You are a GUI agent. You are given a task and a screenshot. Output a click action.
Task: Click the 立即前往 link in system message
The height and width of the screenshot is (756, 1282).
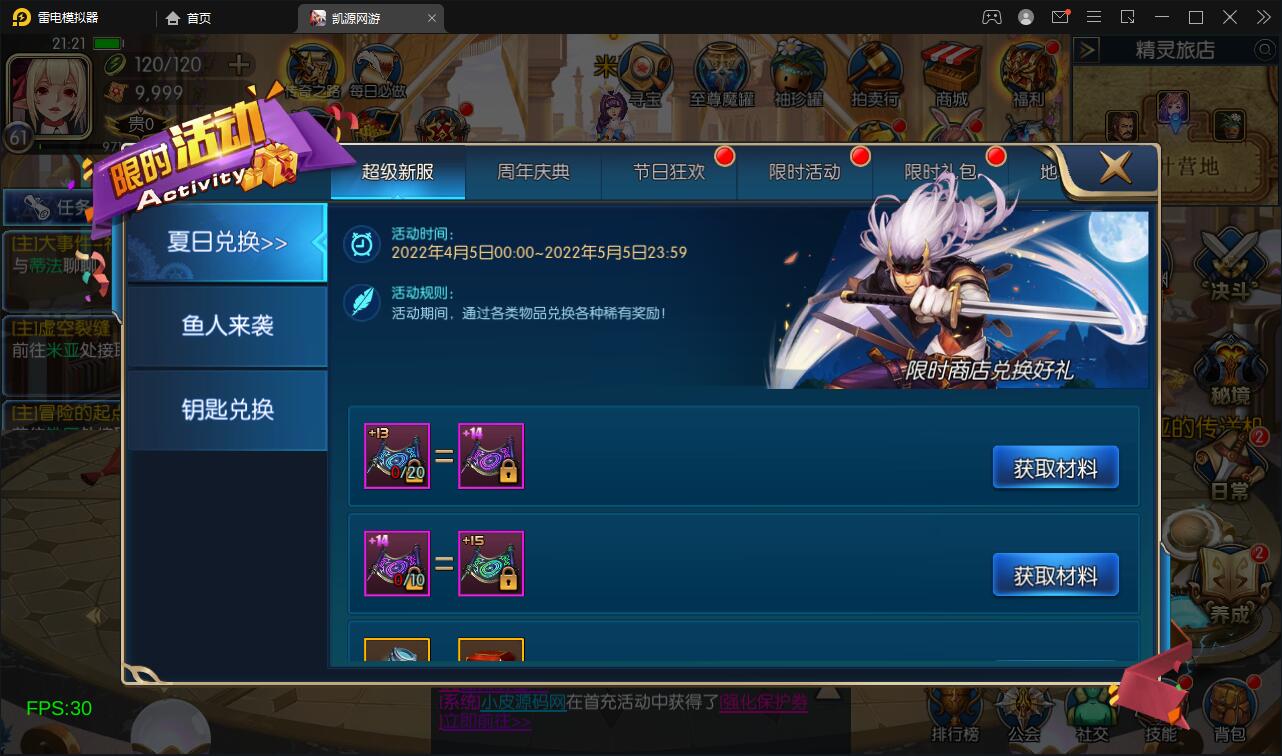485,722
